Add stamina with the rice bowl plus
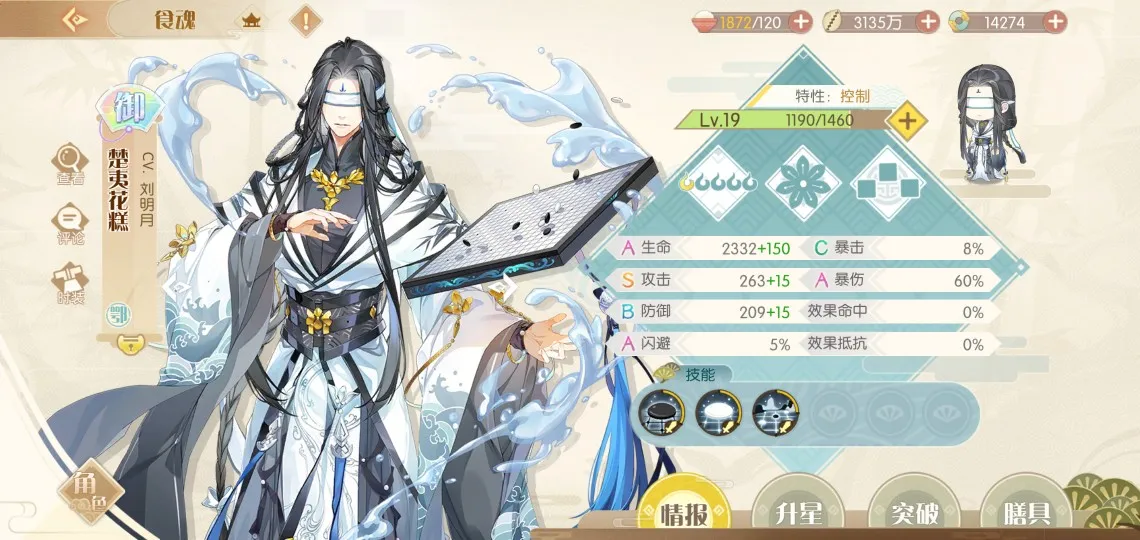Screen dimensions: 1140x540 (x=800, y=21)
